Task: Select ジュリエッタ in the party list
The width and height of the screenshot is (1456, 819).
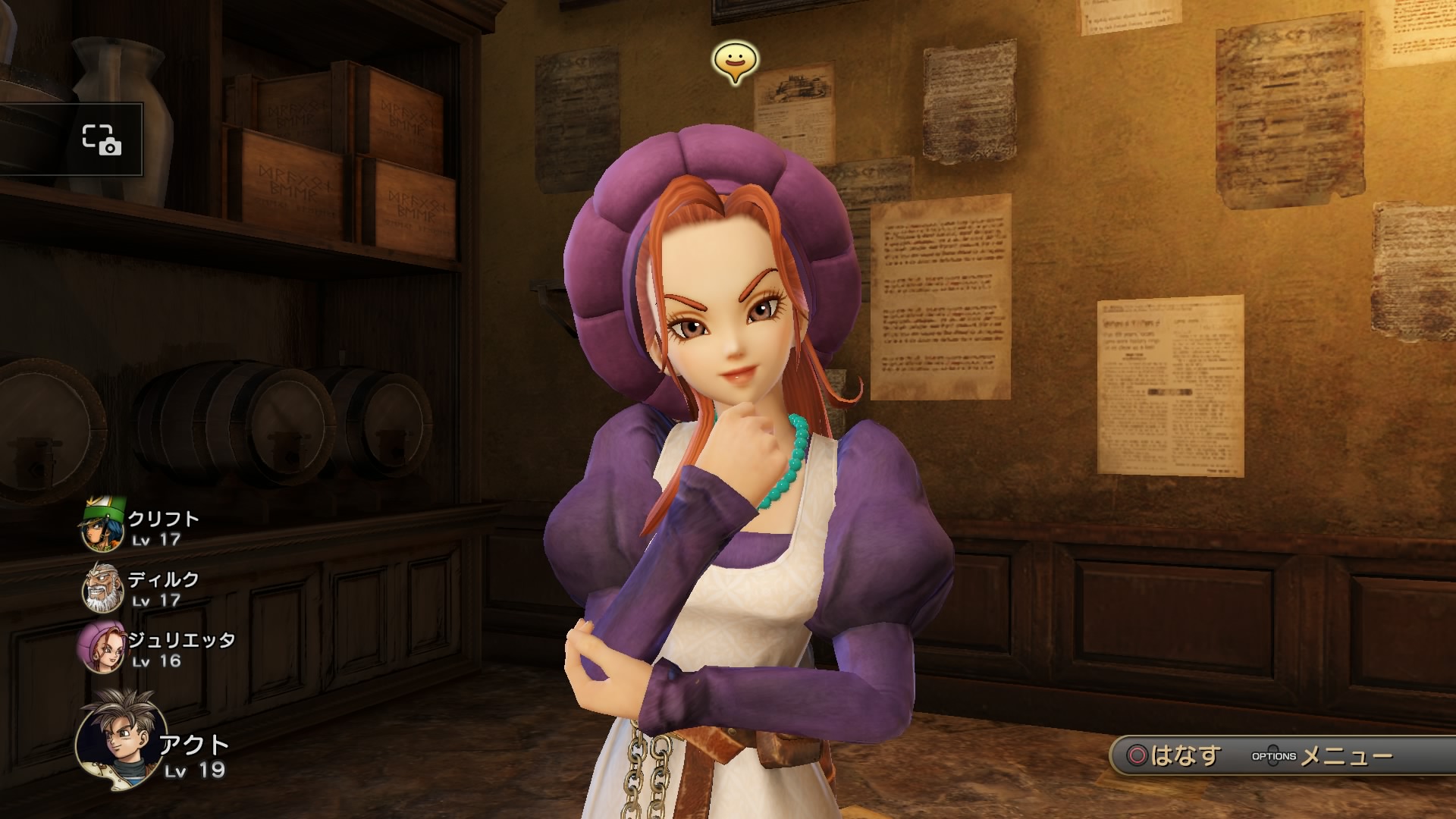Action: pyautogui.click(x=102, y=647)
